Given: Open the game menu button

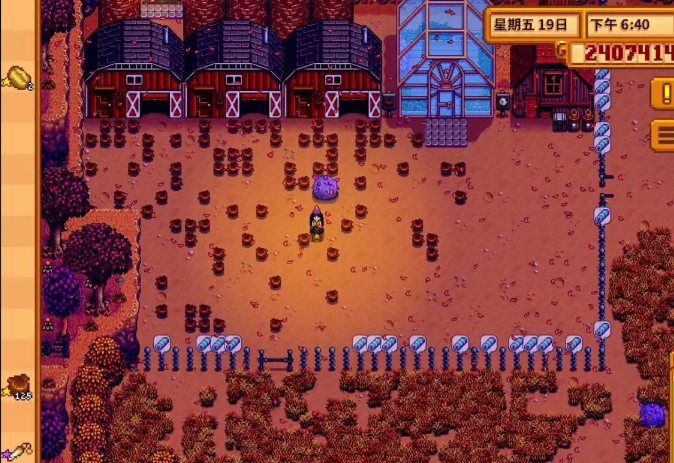Looking at the screenshot, I should pyautogui.click(x=663, y=134).
